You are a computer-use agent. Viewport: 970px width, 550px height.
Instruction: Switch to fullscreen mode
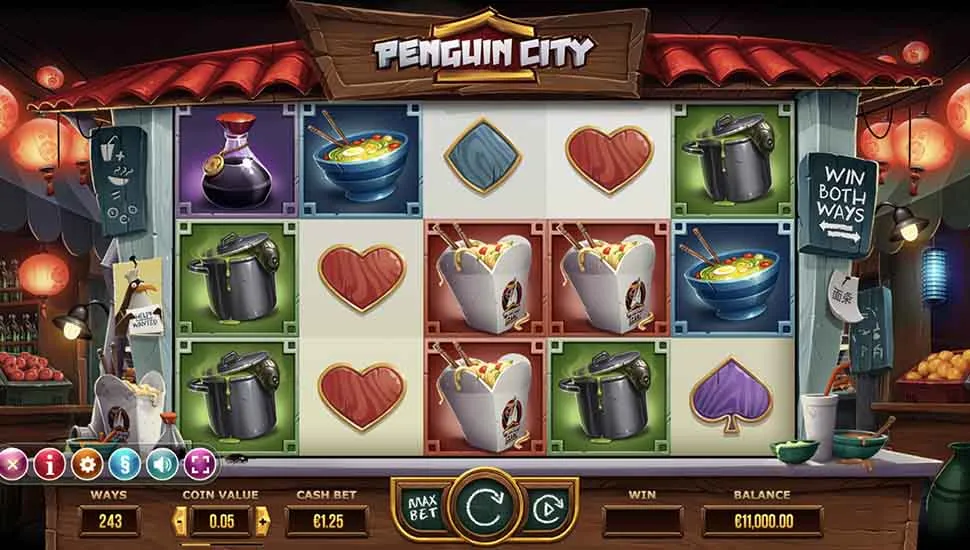point(199,464)
